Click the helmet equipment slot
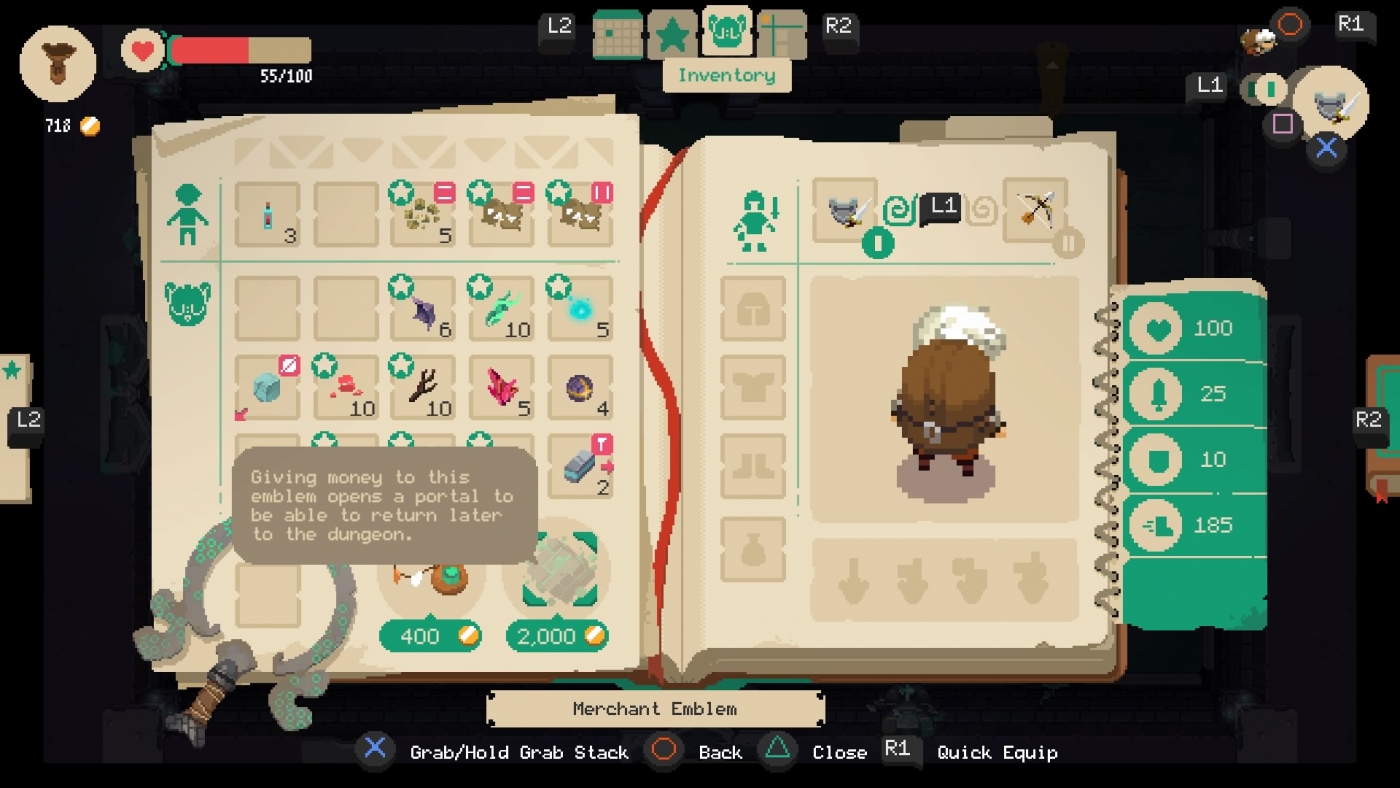Viewport: 1400px width, 788px height. 753,310
